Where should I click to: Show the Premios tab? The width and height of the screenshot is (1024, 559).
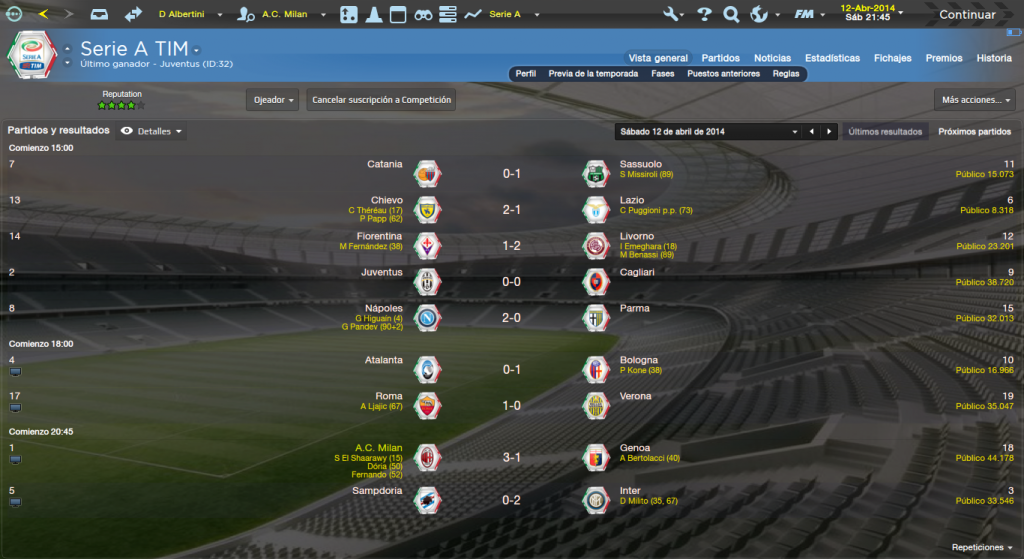[944, 58]
